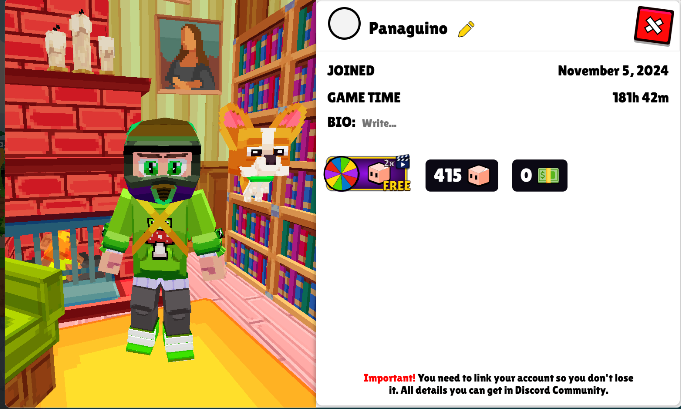Edit the Panaguino username with pencil icon
This screenshot has height=409, width=681.
[465, 29]
